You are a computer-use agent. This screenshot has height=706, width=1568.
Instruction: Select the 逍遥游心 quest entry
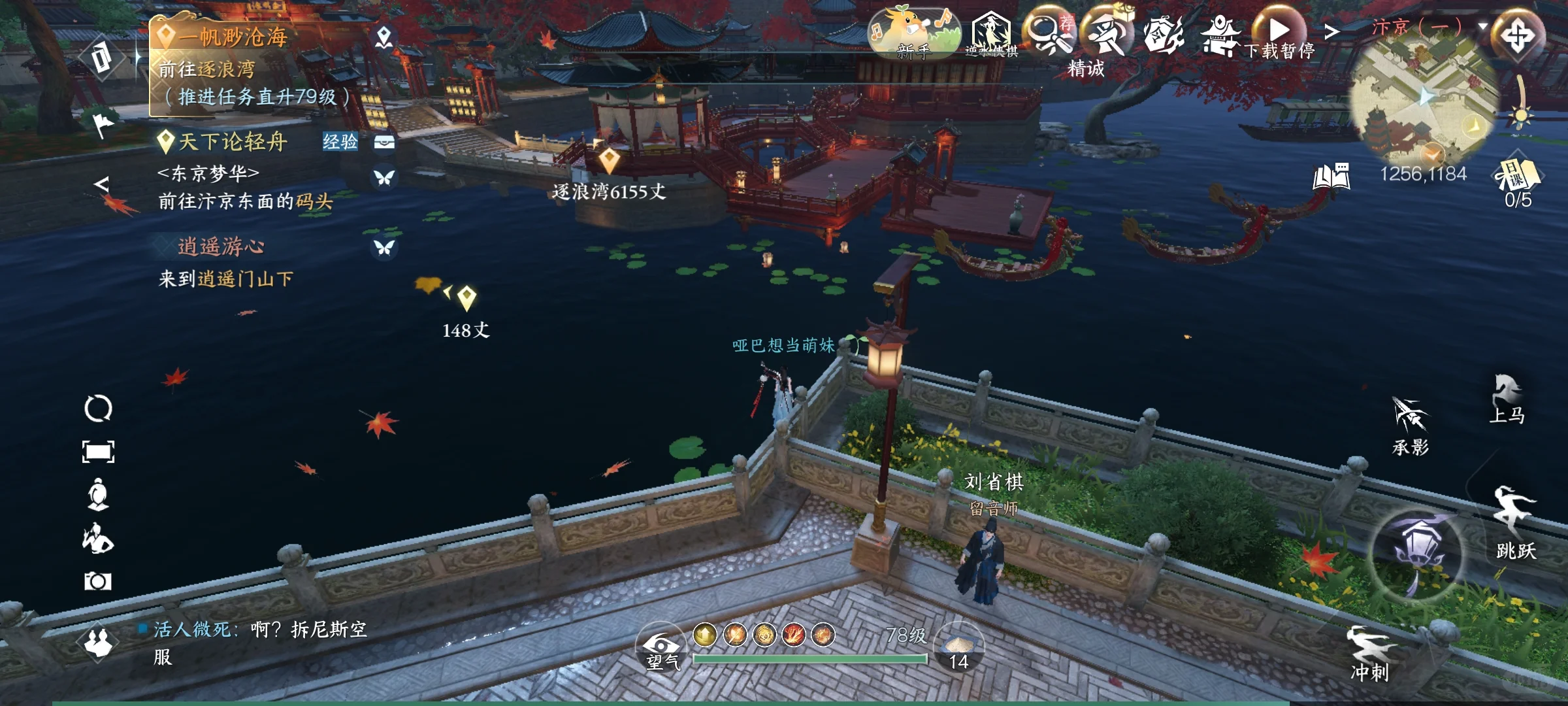[221, 246]
